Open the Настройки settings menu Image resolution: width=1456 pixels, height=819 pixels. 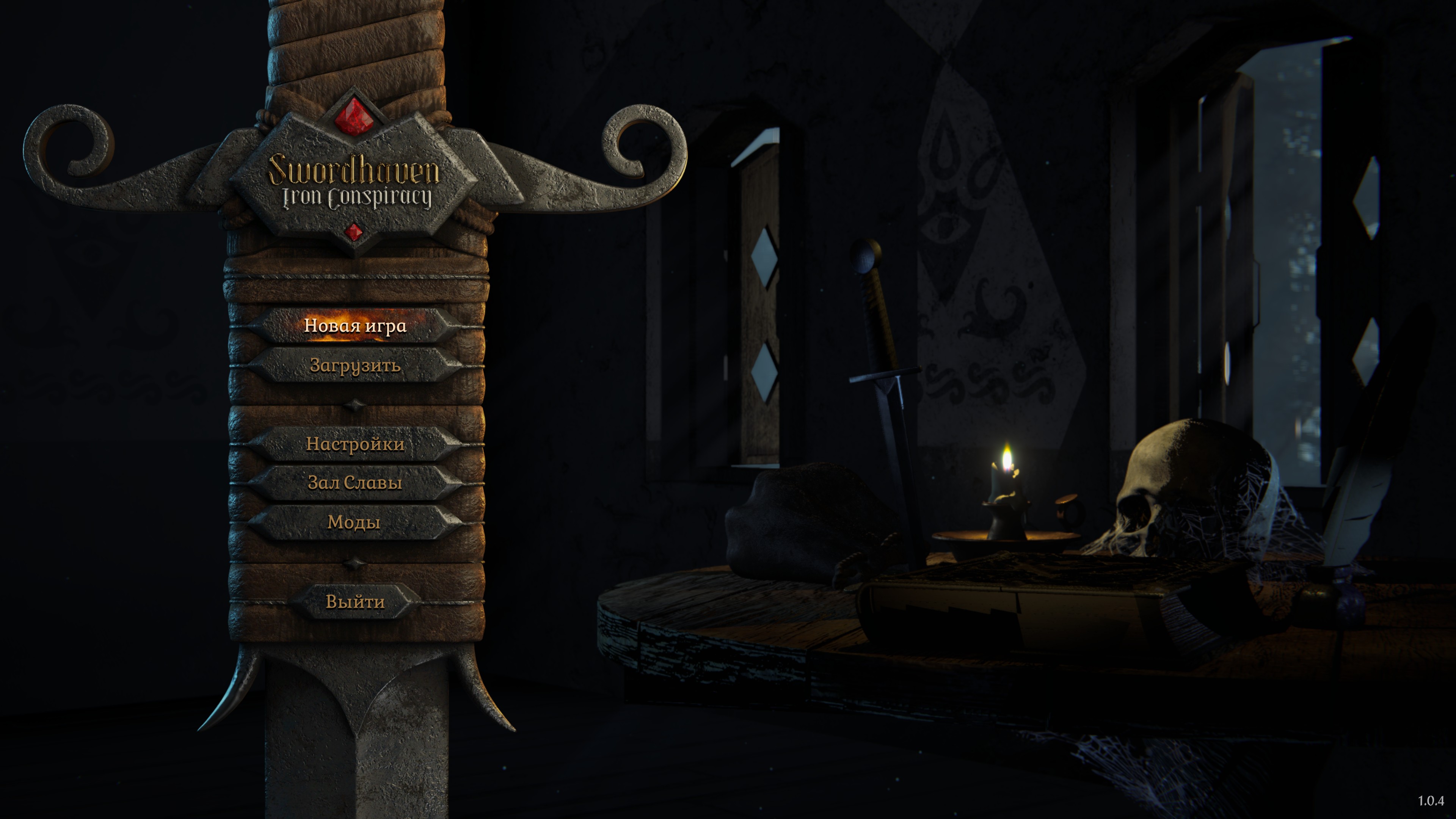(x=355, y=444)
